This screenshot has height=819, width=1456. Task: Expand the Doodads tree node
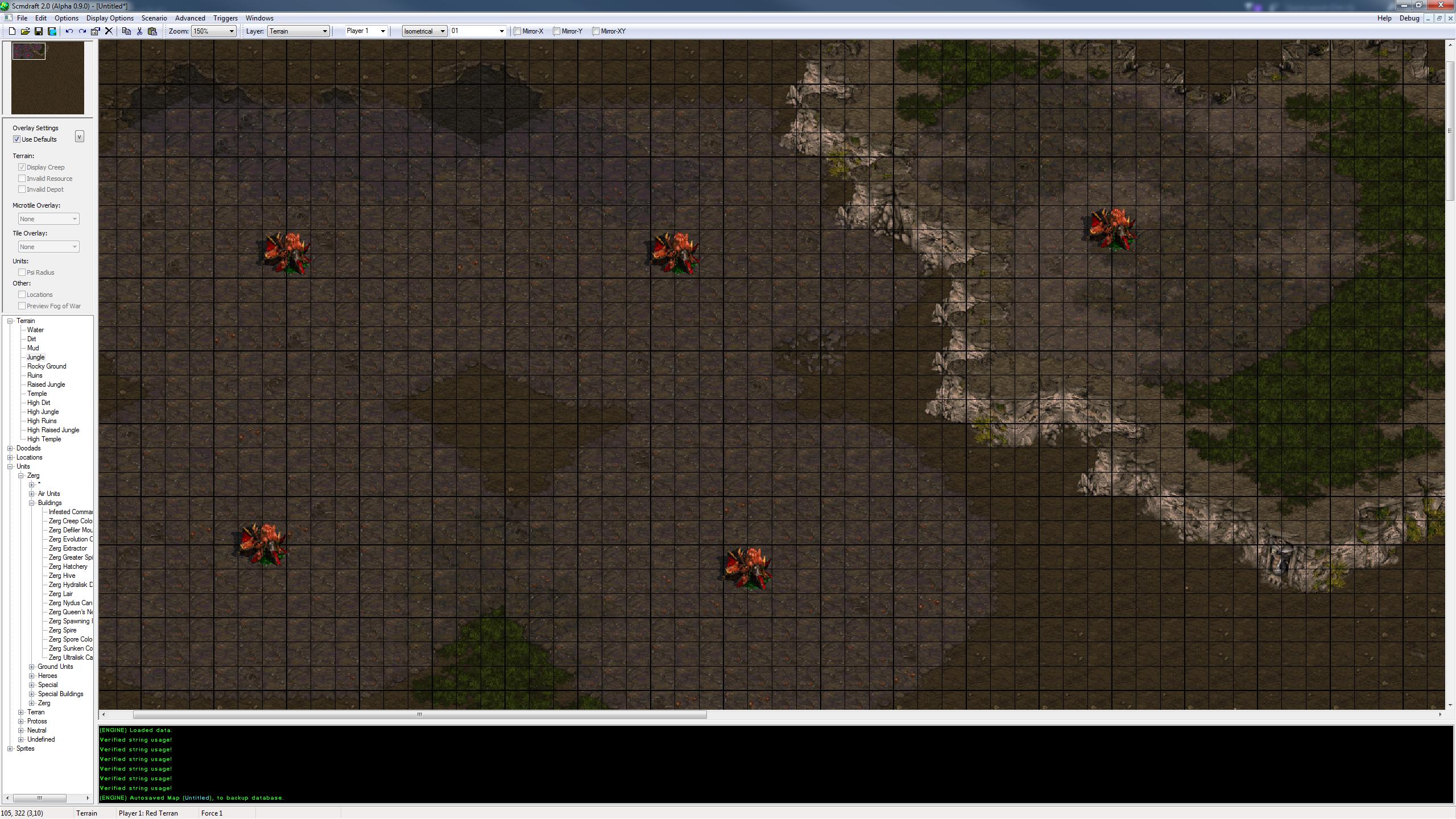click(x=10, y=448)
